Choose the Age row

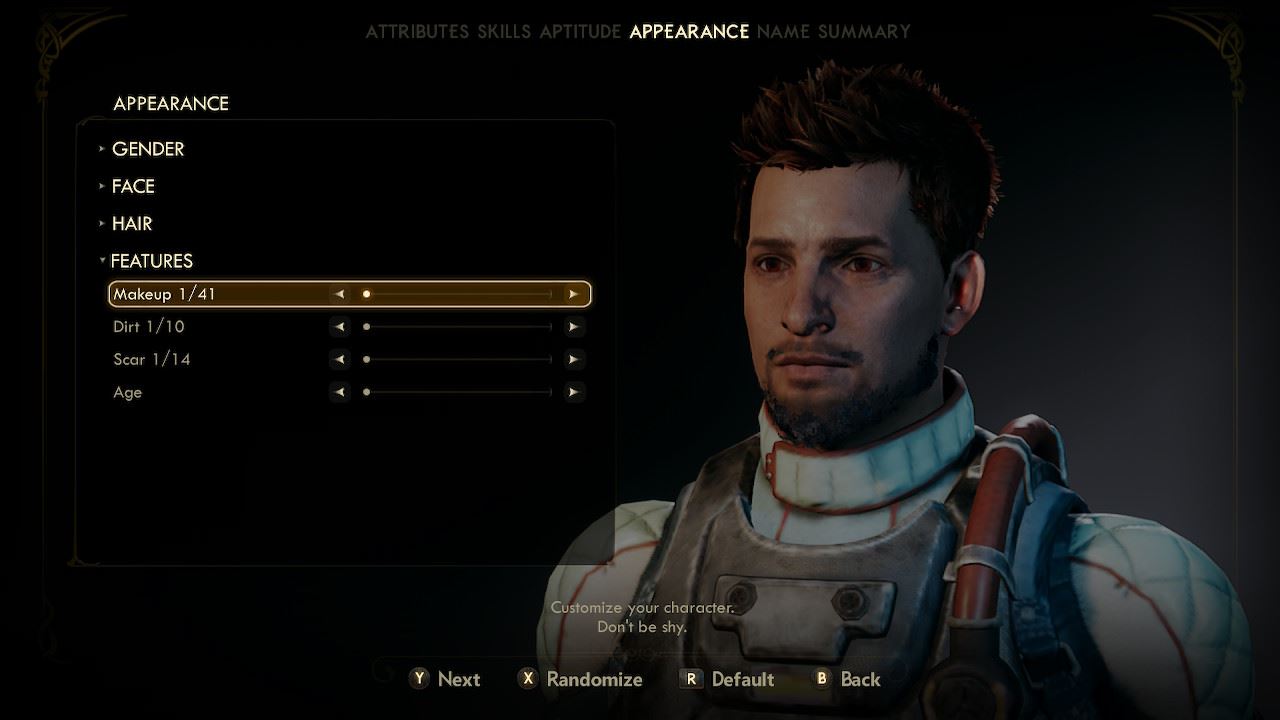tap(128, 393)
